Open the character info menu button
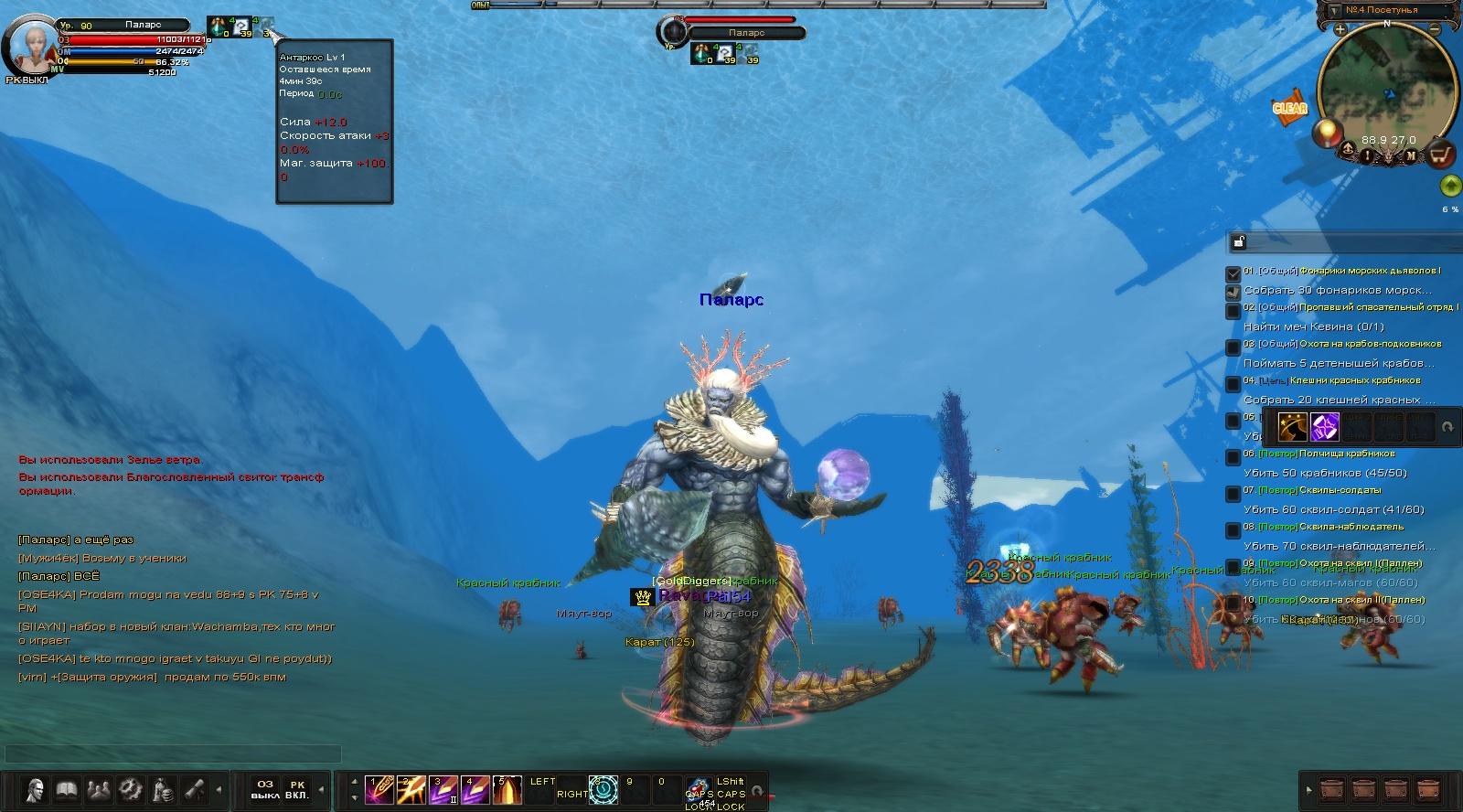1463x812 pixels. [35, 789]
